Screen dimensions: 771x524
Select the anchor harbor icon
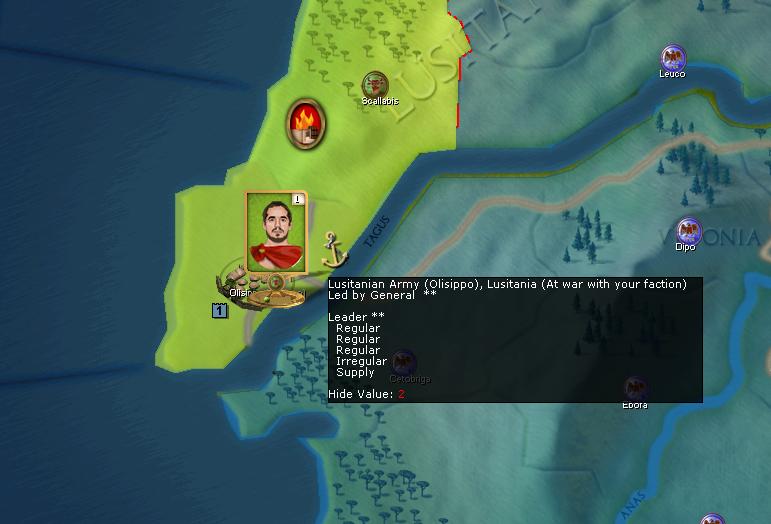point(333,247)
